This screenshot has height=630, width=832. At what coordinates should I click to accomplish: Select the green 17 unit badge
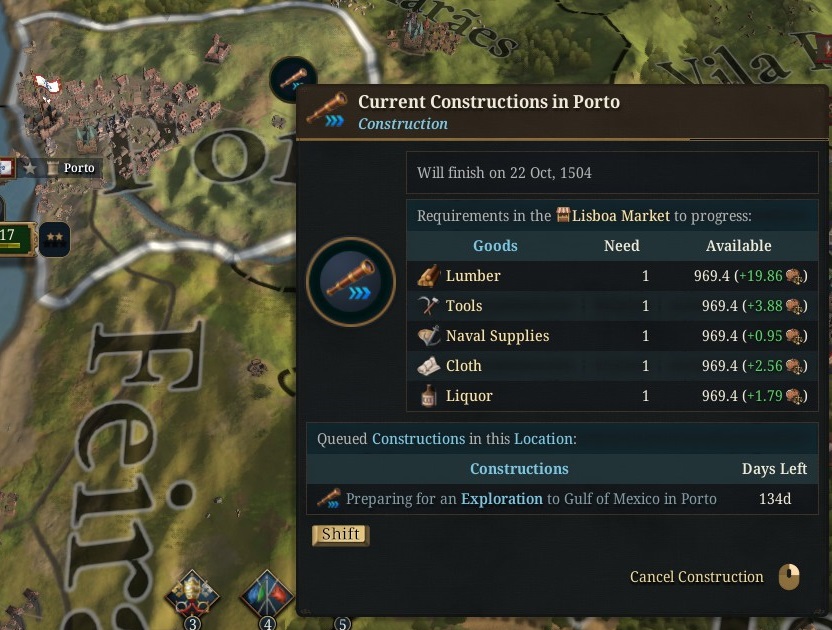point(15,238)
